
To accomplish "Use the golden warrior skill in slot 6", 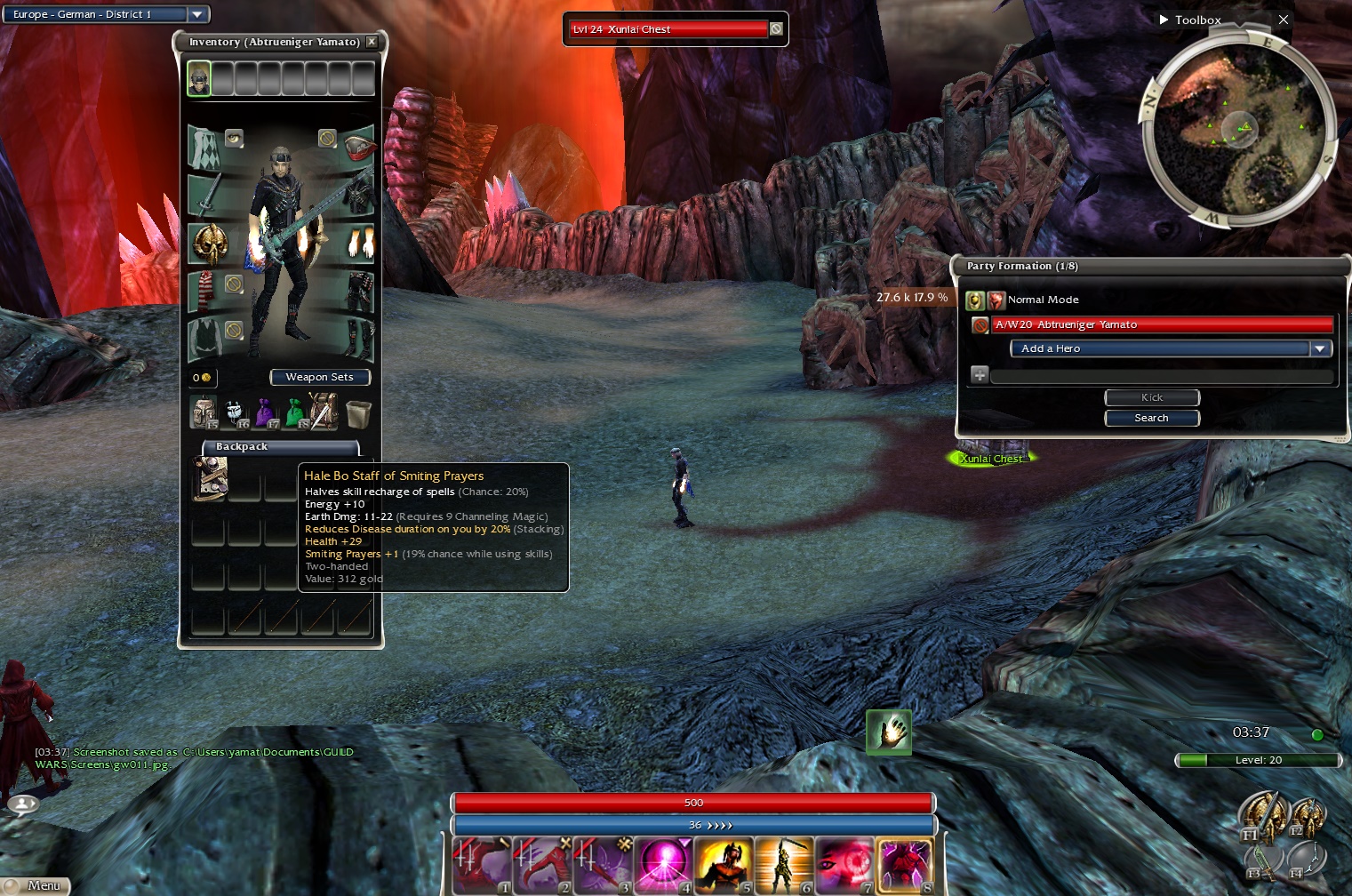I will click(x=783, y=865).
